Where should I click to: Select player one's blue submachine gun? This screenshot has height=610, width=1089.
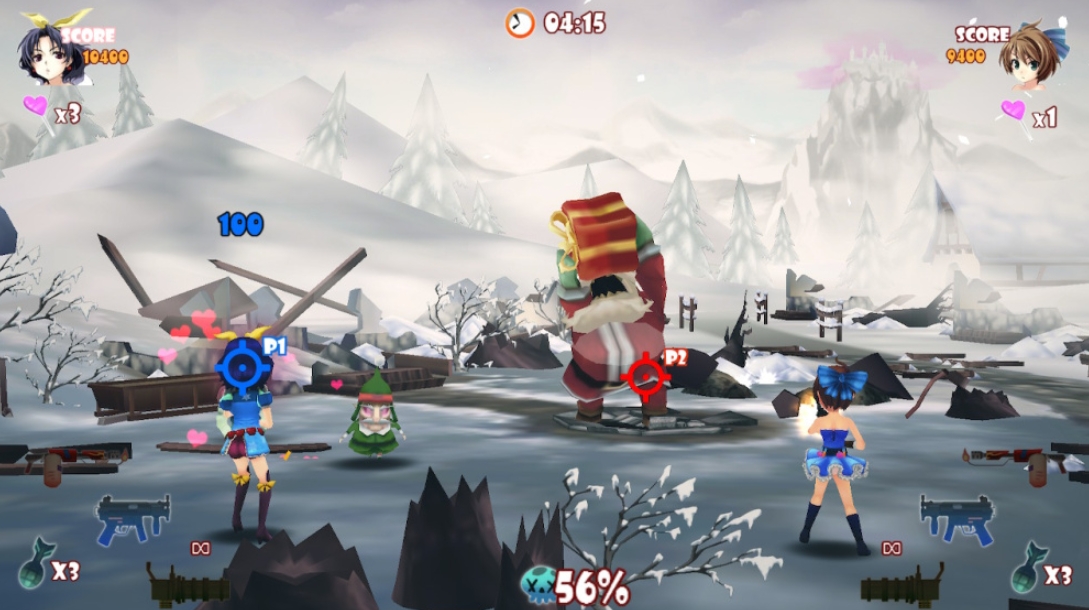coord(132,518)
